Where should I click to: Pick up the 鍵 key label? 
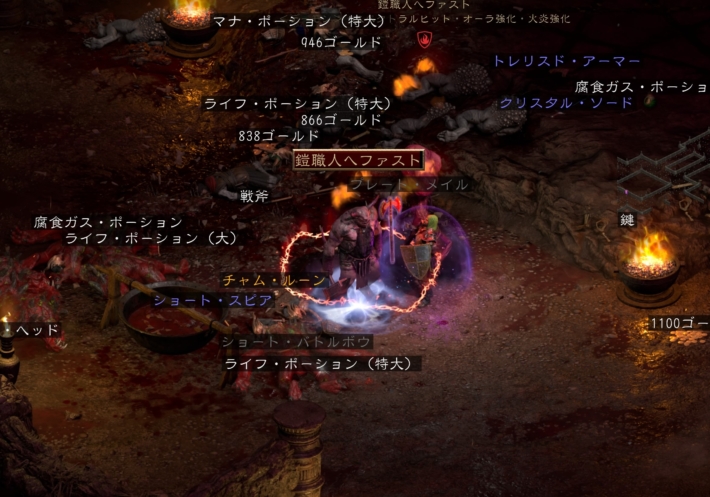pyautogui.click(x=627, y=220)
